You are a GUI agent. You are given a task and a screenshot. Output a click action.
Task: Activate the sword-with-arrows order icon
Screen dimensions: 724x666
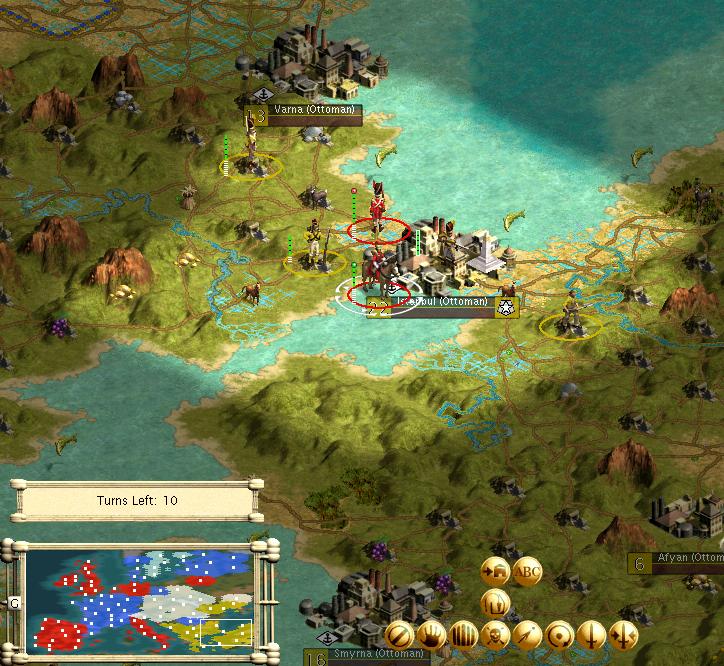click(x=624, y=634)
